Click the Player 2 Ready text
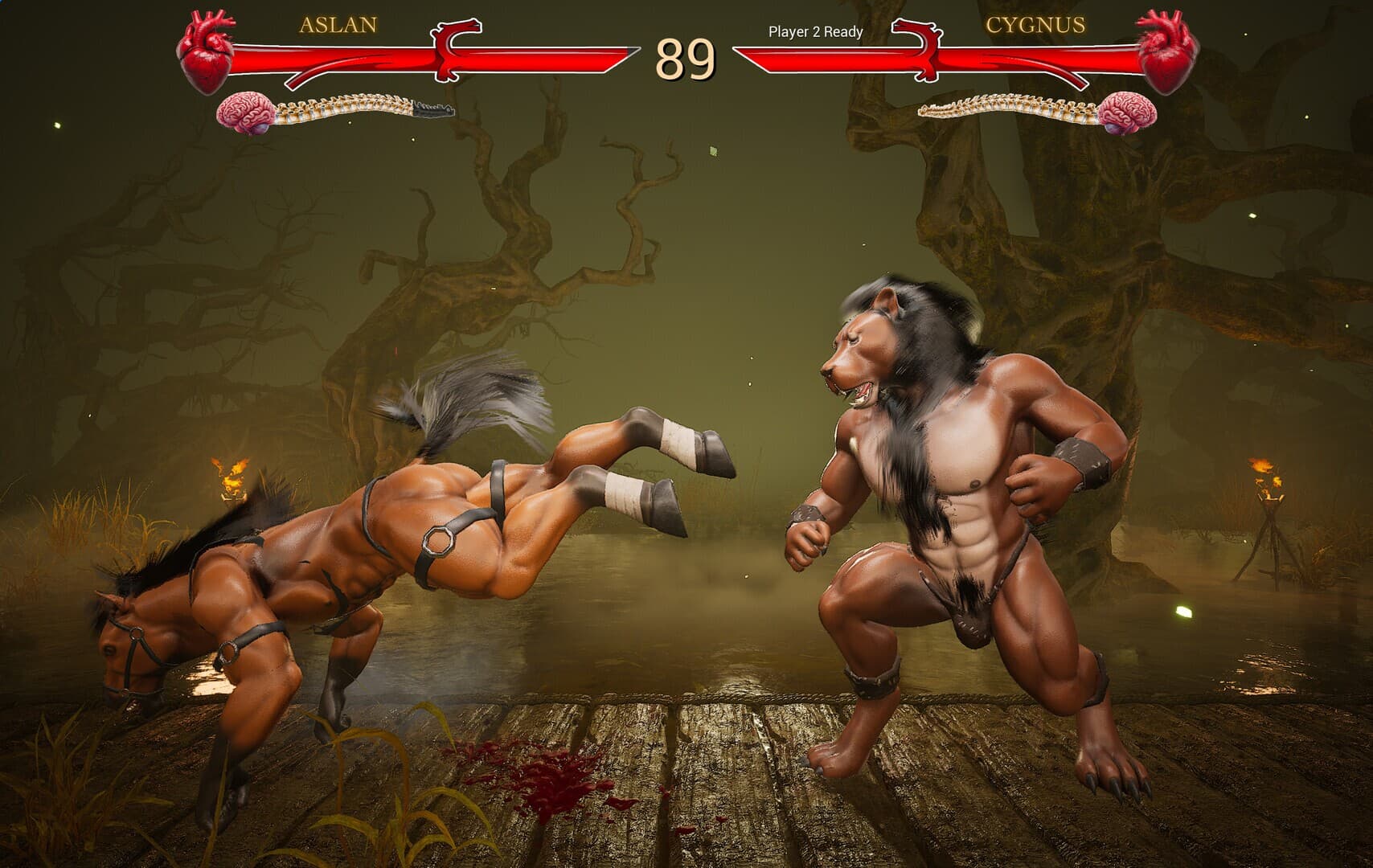1373x868 pixels. (x=814, y=34)
